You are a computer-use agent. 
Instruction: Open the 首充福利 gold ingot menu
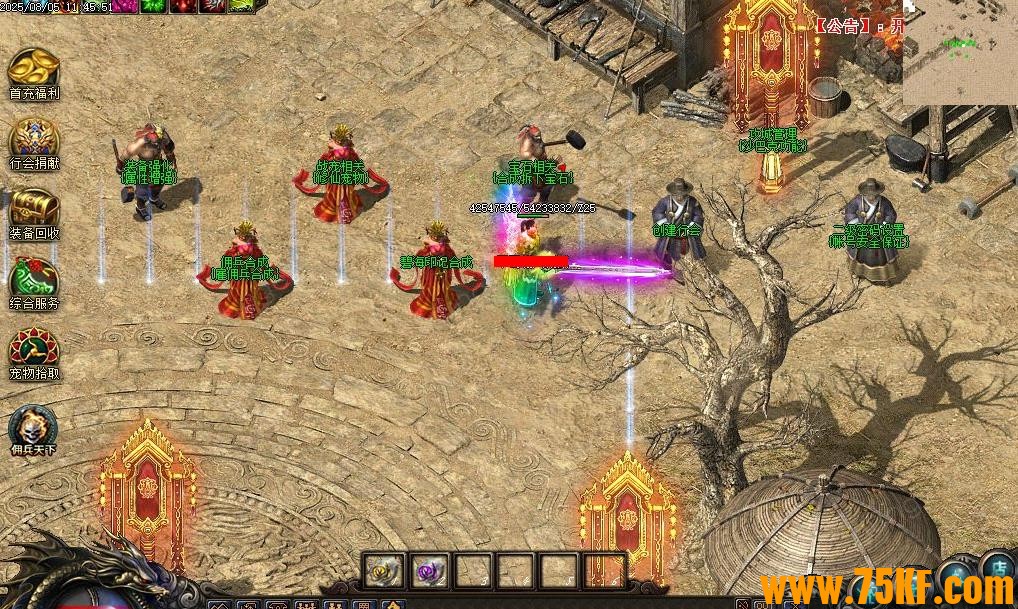pyautogui.click(x=33, y=68)
